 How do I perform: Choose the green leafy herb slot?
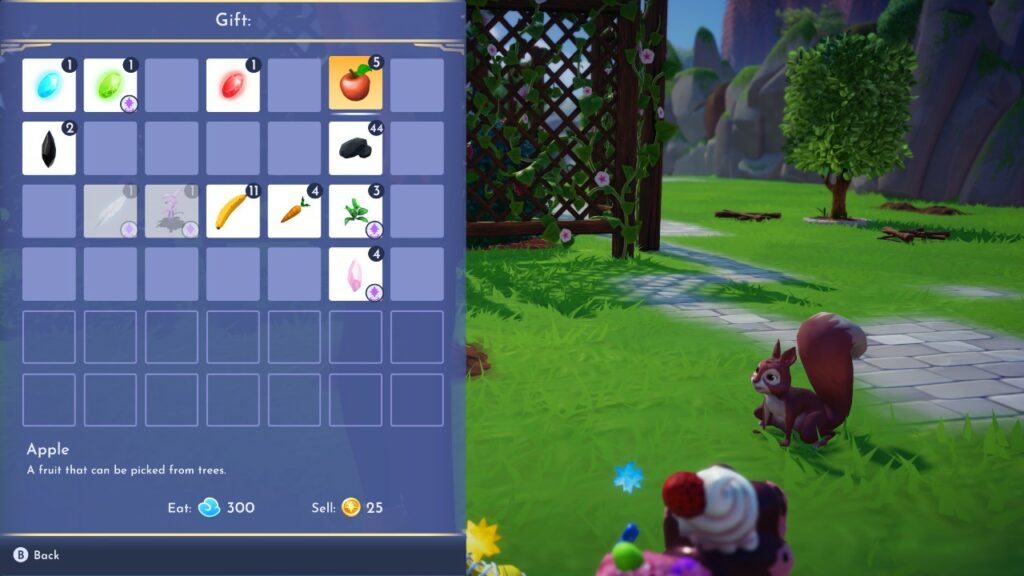(x=356, y=211)
